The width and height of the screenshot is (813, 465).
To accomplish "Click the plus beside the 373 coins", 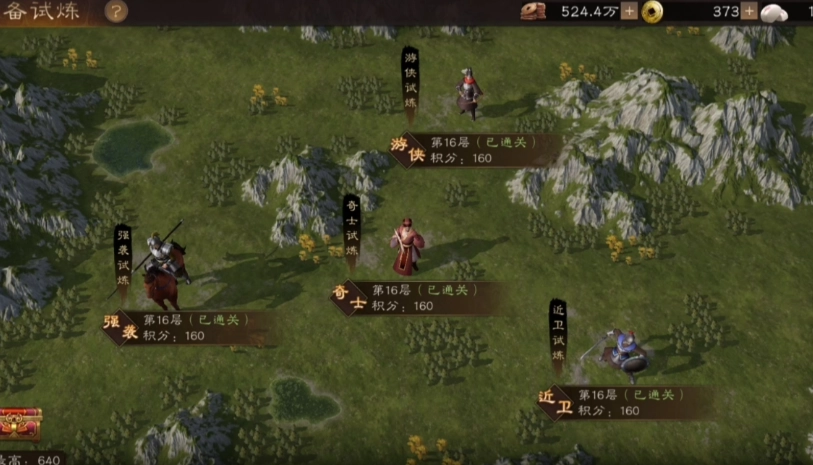I will click(x=749, y=12).
